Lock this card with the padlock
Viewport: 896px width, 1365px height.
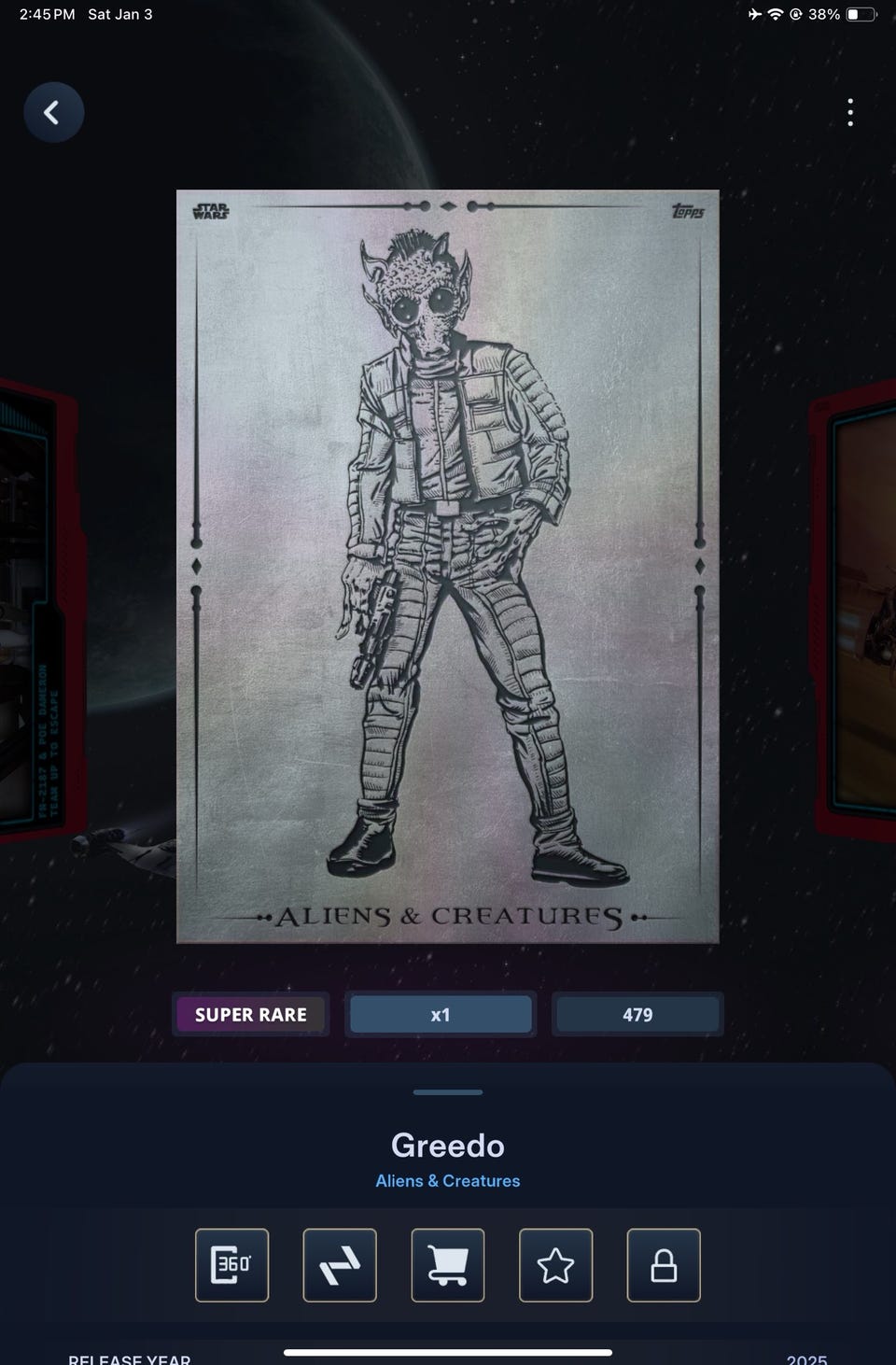(x=664, y=1265)
